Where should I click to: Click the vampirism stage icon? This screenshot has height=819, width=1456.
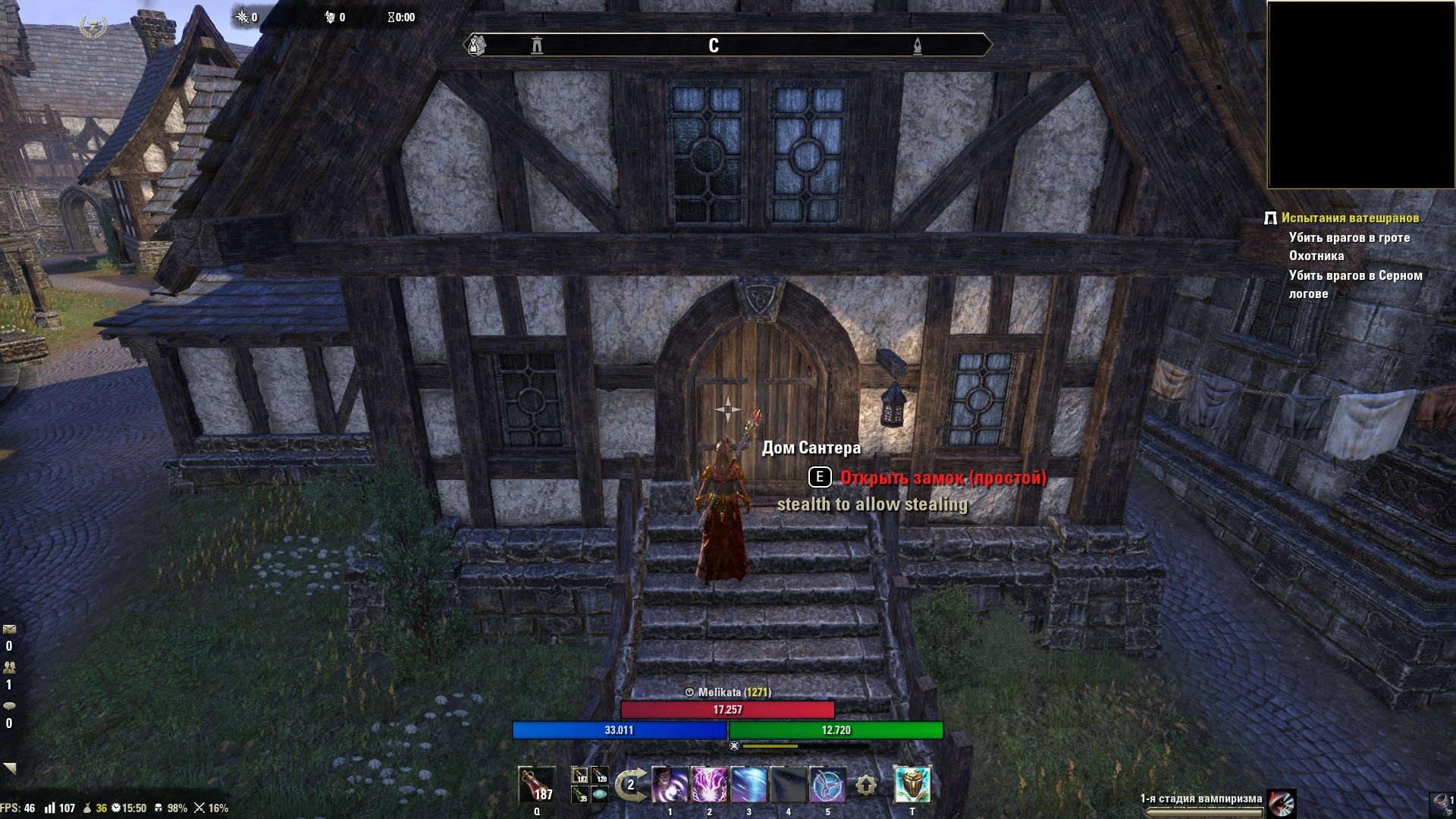[x=1282, y=802]
